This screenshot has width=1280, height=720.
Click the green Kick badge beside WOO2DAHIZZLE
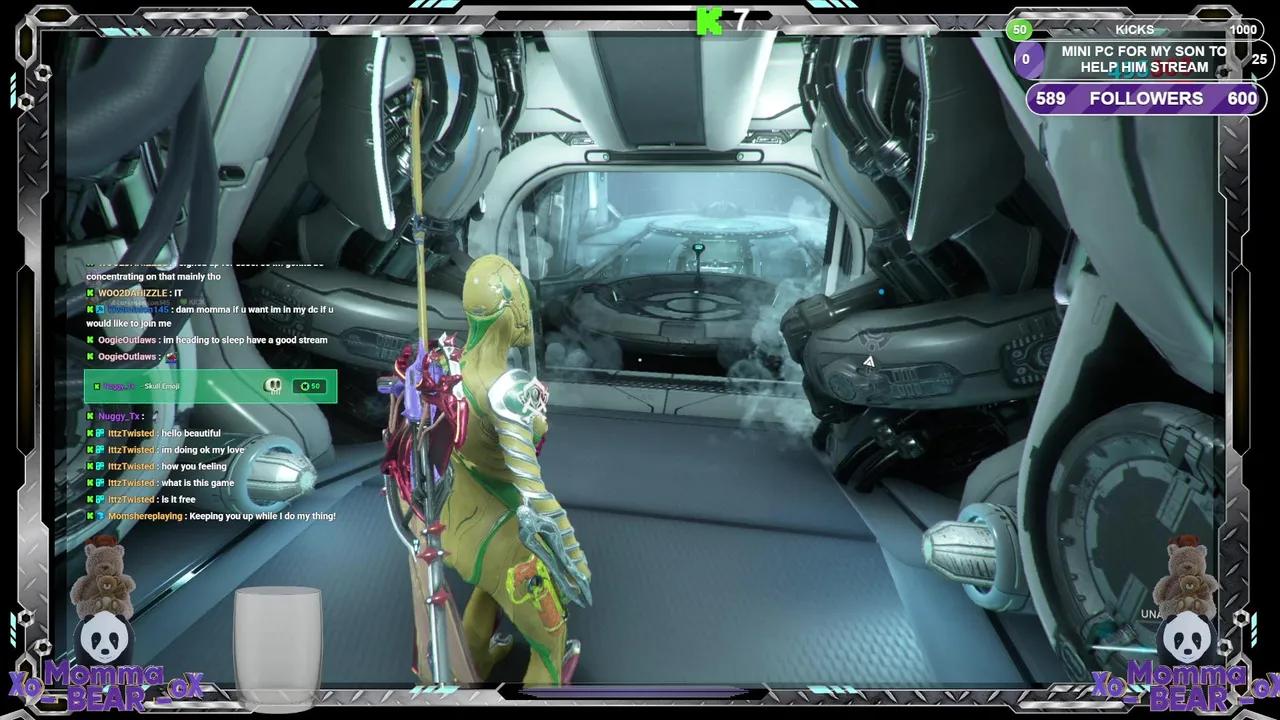88,293
